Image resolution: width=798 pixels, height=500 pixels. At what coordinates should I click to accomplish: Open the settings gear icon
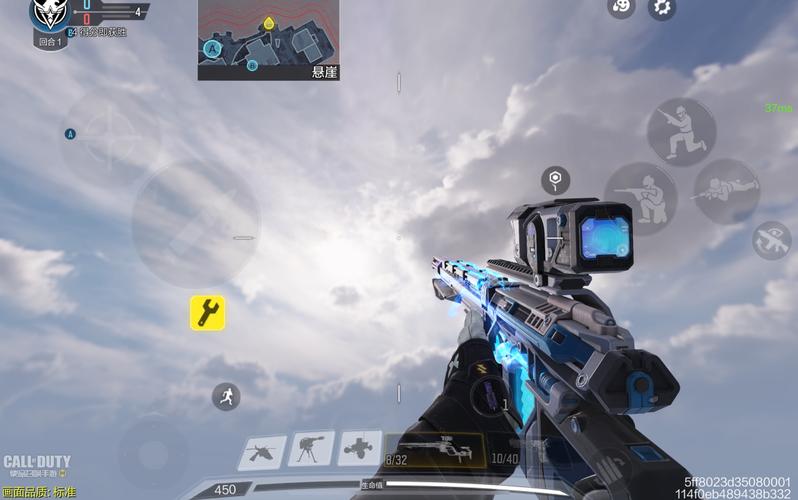click(661, 8)
